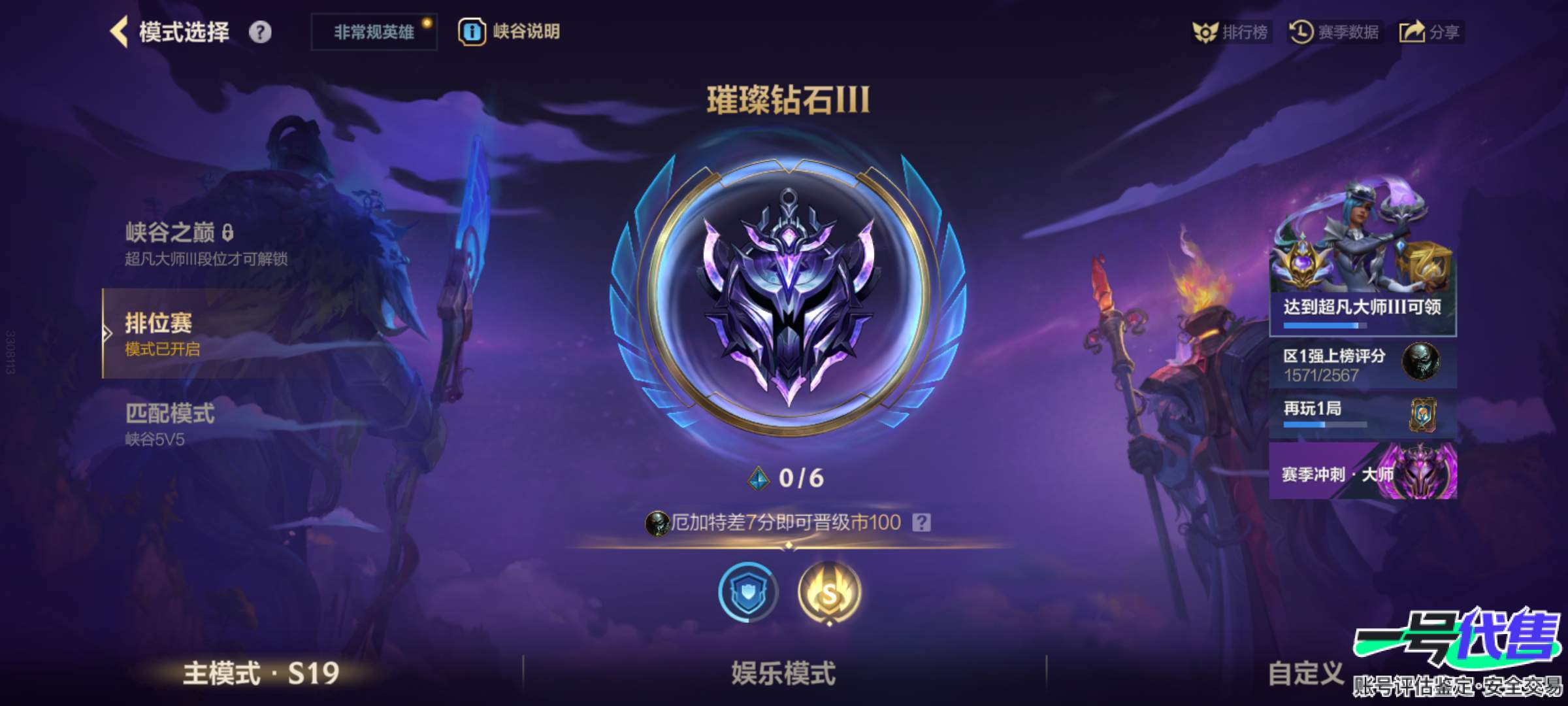
Task: Open 峡谷说明 via the info icon
Action: 472,31
